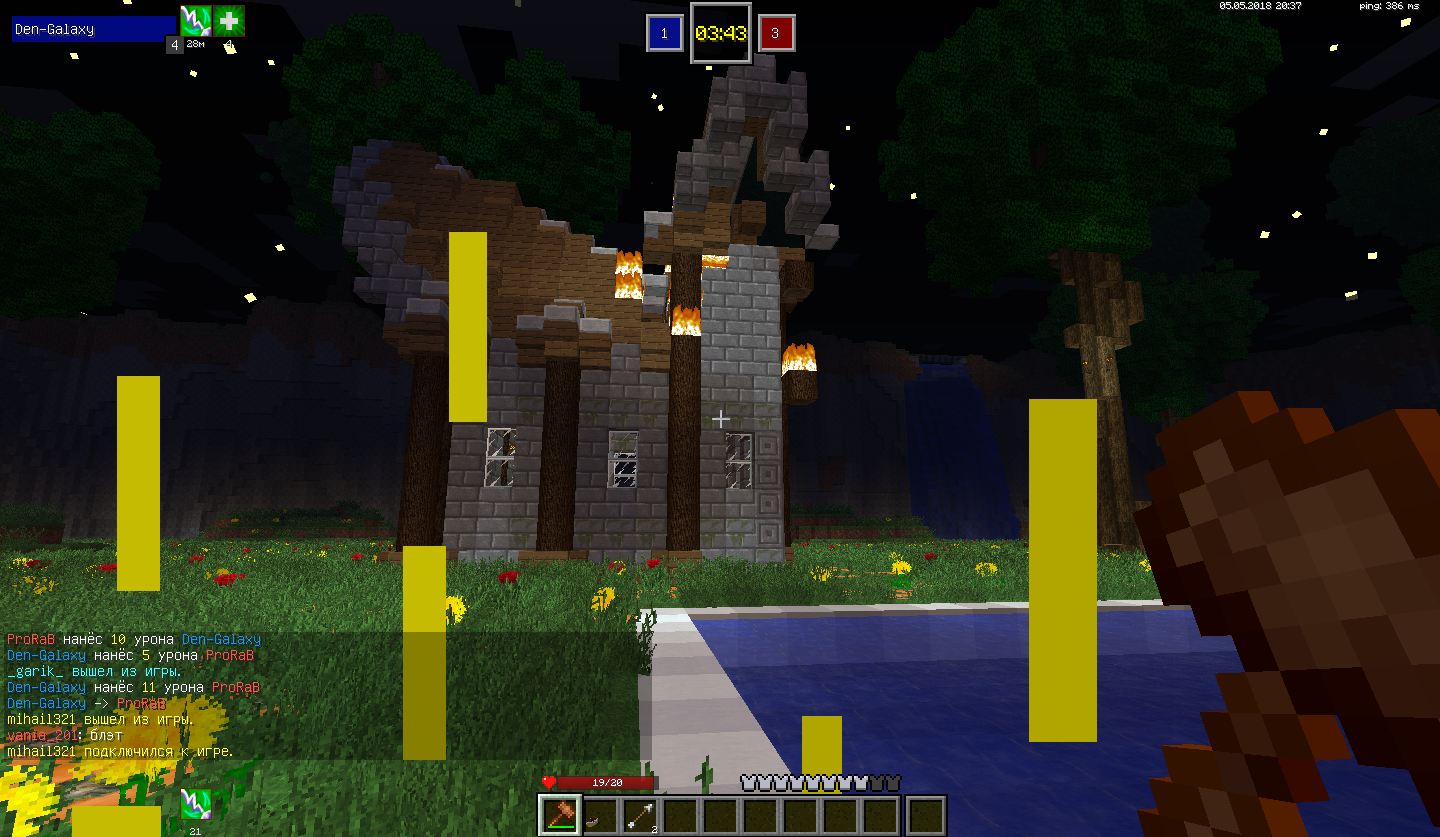Screen dimensions: 1440x837
Task: Click the Den-Galaxy player name plate
Action: [94, 29]
